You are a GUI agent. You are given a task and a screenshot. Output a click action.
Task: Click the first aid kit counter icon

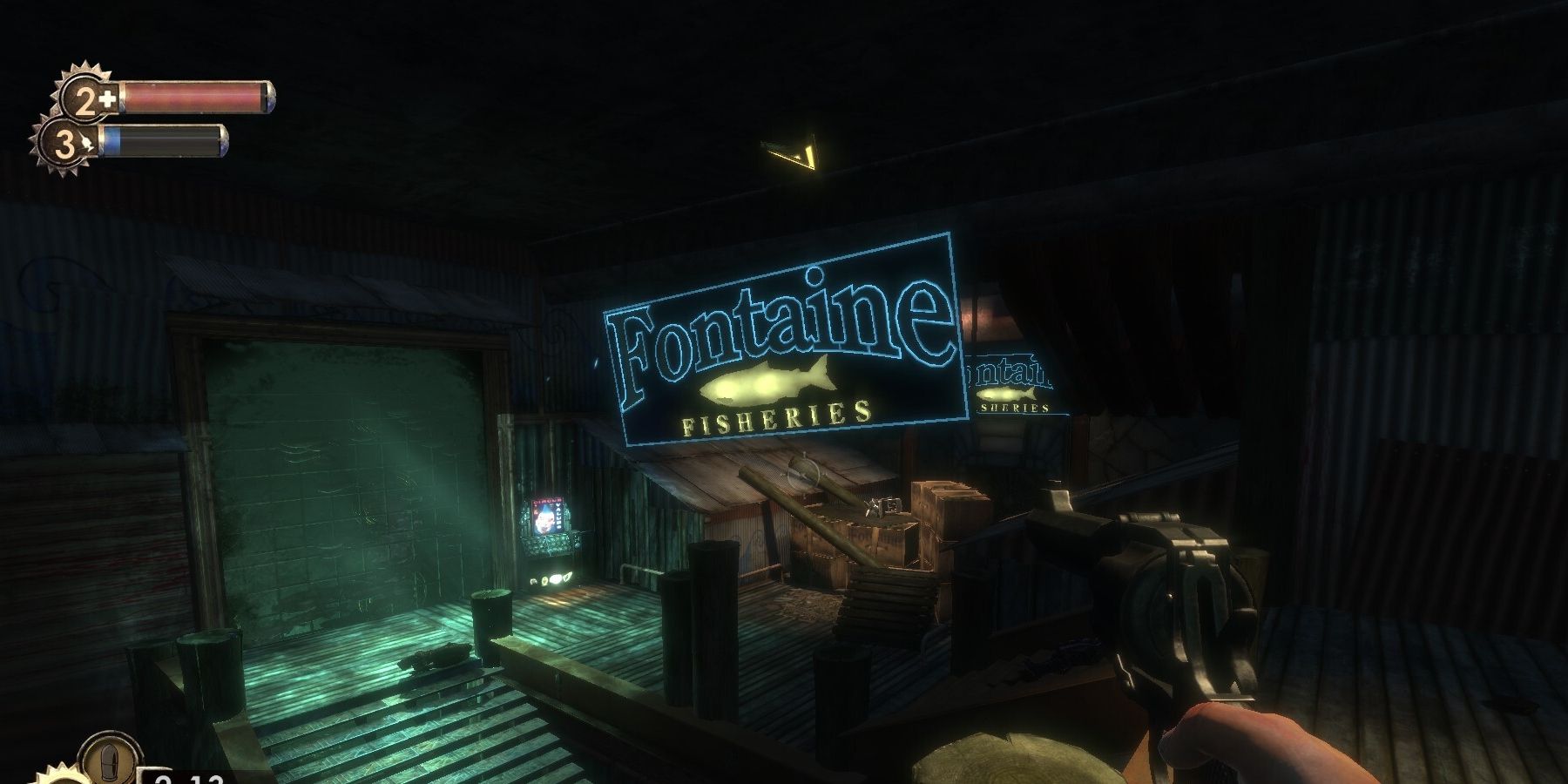109,96
